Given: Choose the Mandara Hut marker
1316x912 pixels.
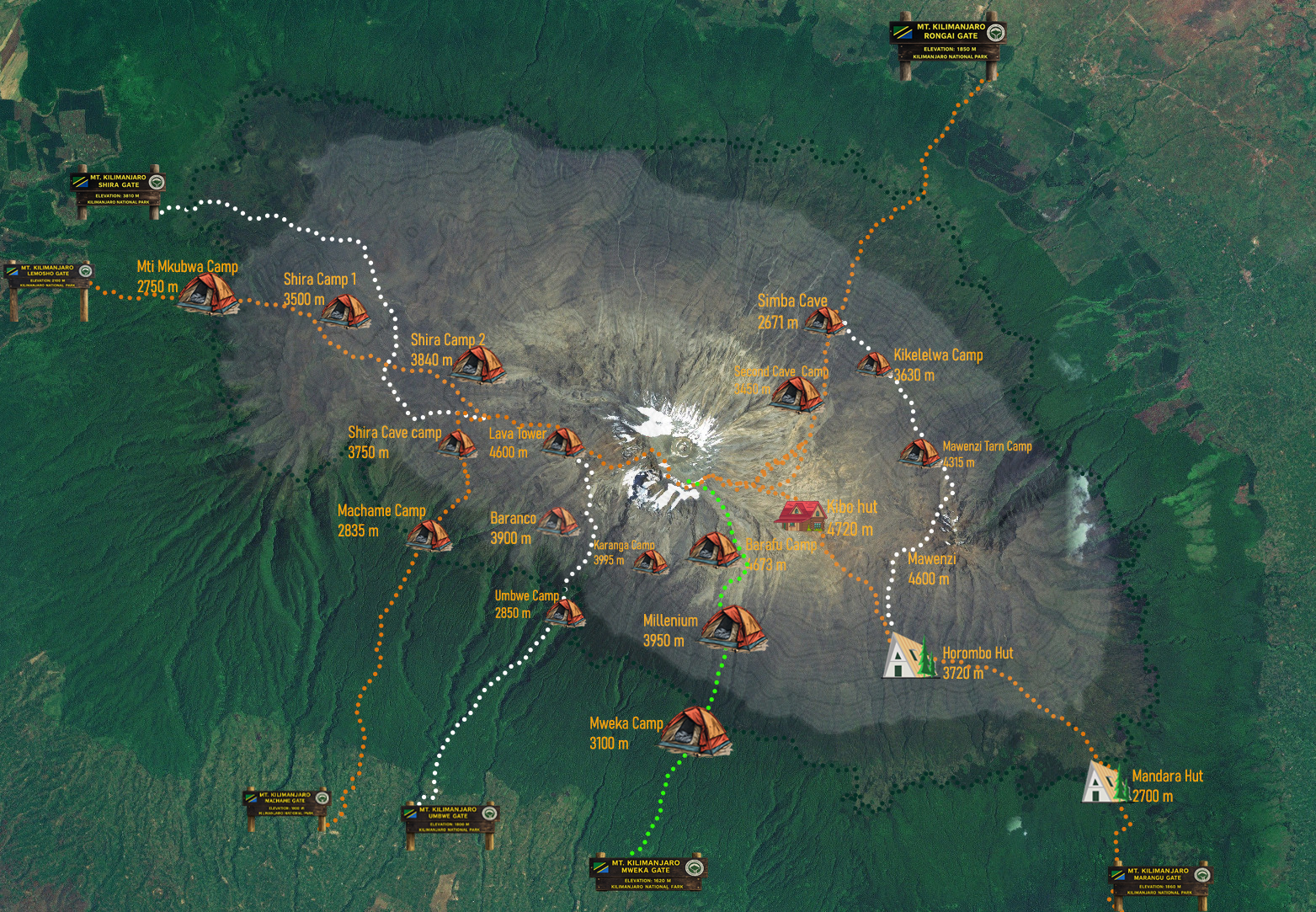Looking at the screenshot, I should tap(1105, 782).
